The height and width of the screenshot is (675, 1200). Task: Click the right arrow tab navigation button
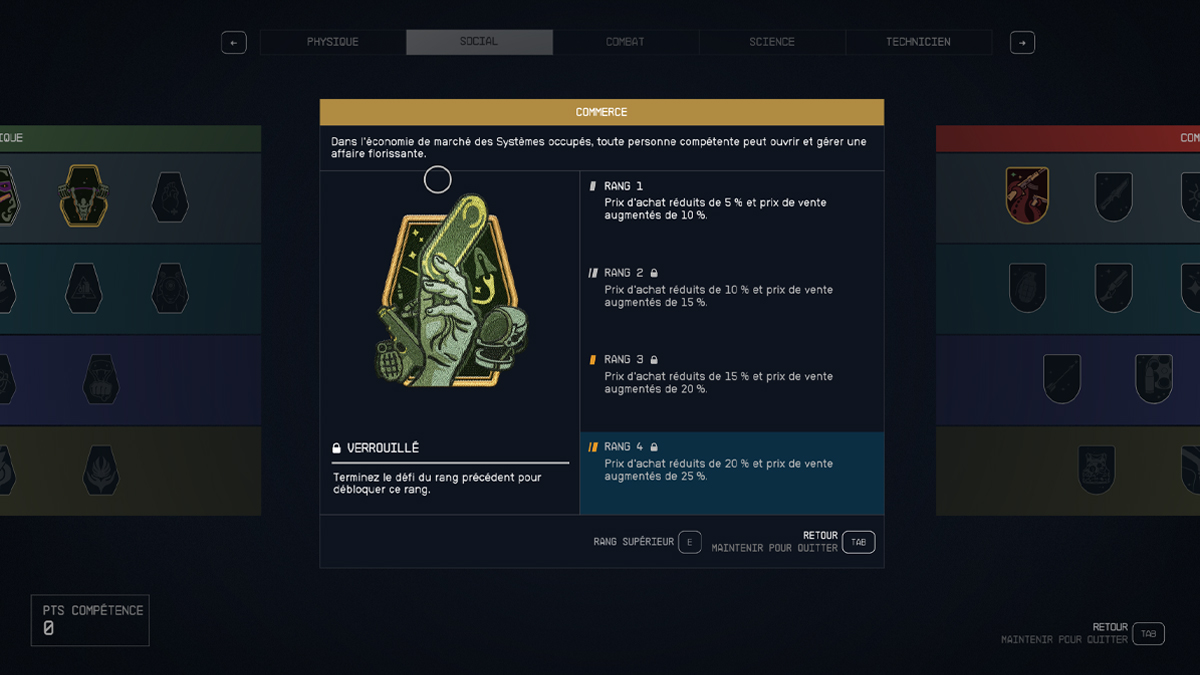tap(1022, 43)
